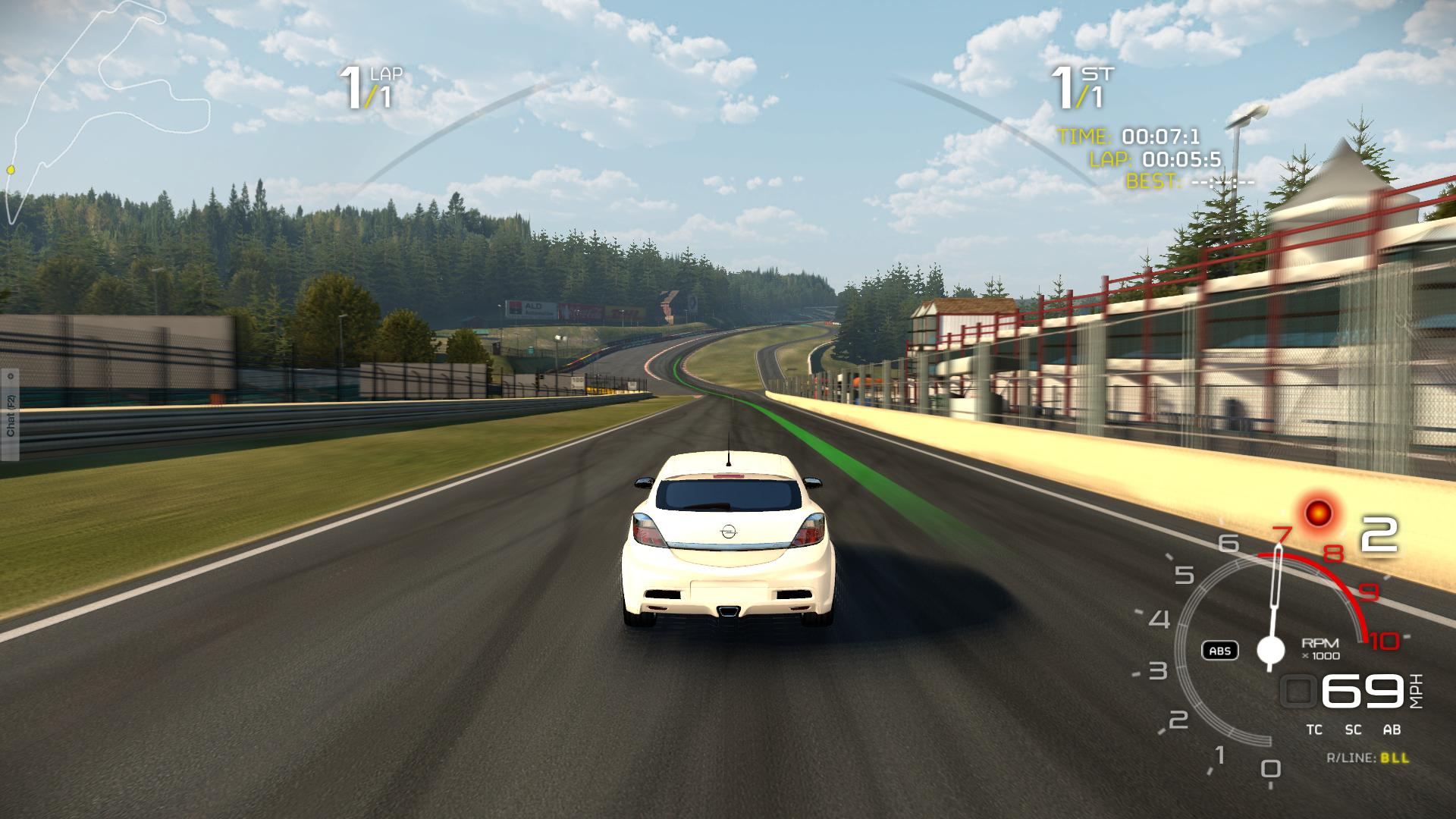This screenshot has height=819, width=1456.
Task: Select the ABS indicator badge
Action: [x=1219, y=651]
